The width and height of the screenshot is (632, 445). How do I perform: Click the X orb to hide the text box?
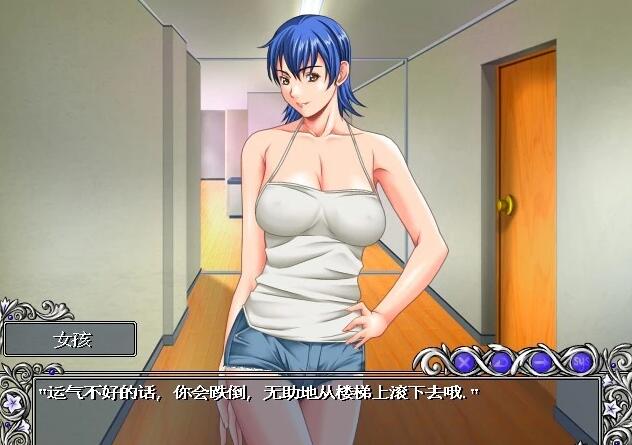click(x=464, y=360)
